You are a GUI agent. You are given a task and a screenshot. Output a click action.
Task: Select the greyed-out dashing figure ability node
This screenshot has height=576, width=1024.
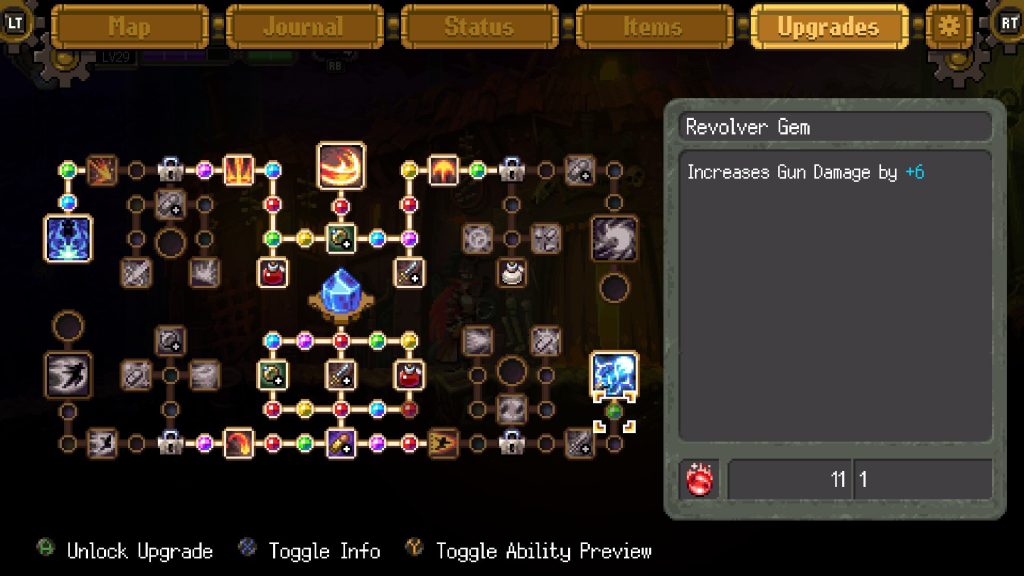tap(69, 374)
